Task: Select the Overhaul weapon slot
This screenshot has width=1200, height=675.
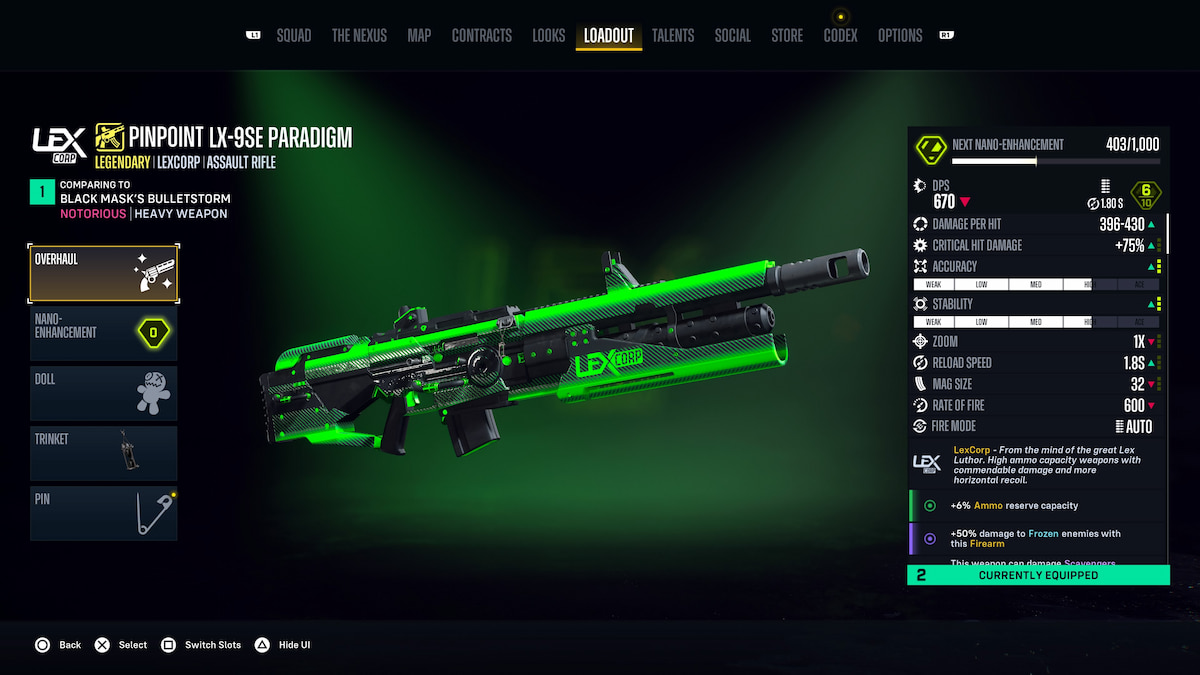Action: tap(104, 274)
